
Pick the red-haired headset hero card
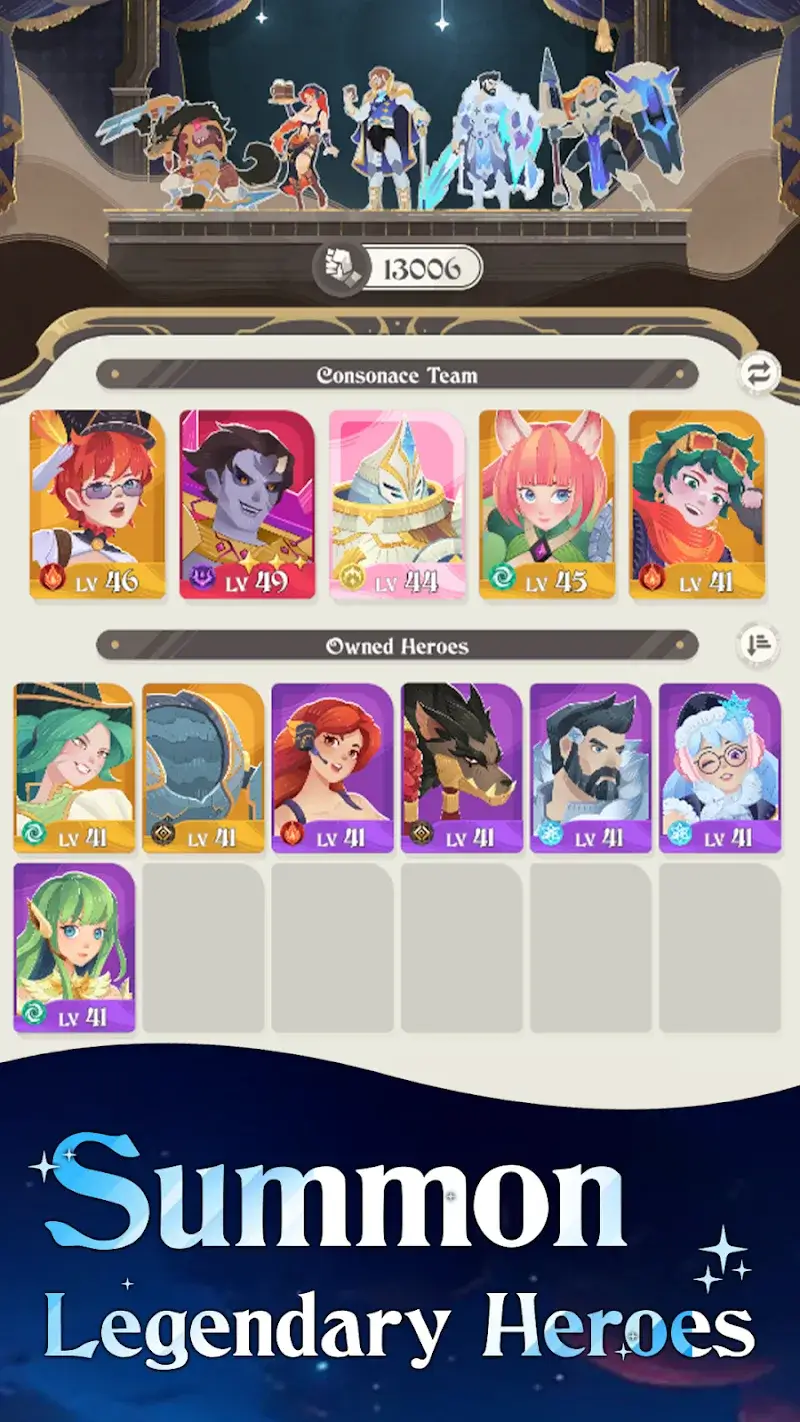pyautogui.click(x=333, y=768)
